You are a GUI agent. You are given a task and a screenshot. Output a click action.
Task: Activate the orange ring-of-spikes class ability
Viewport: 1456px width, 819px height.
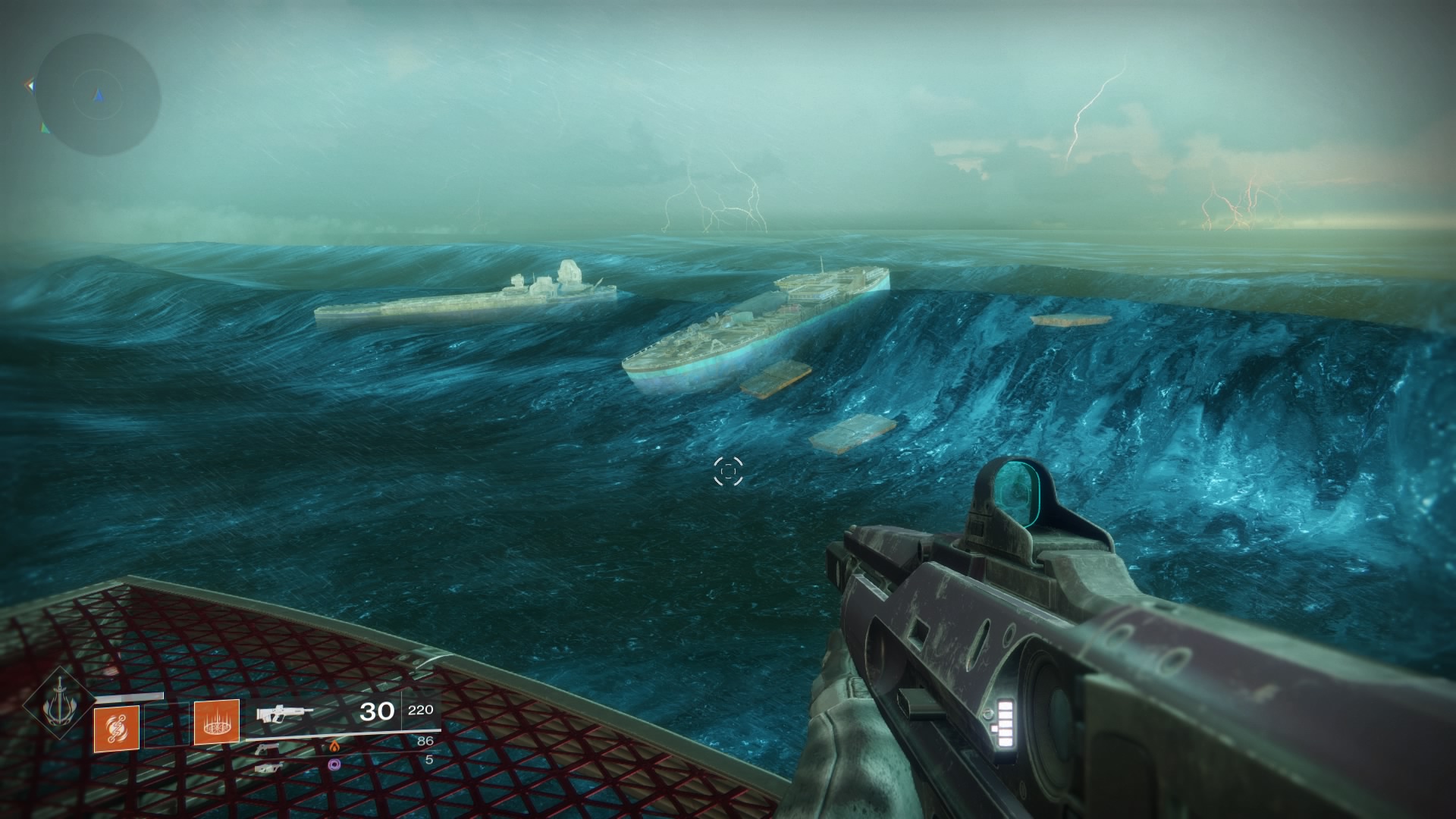point(217,722)
